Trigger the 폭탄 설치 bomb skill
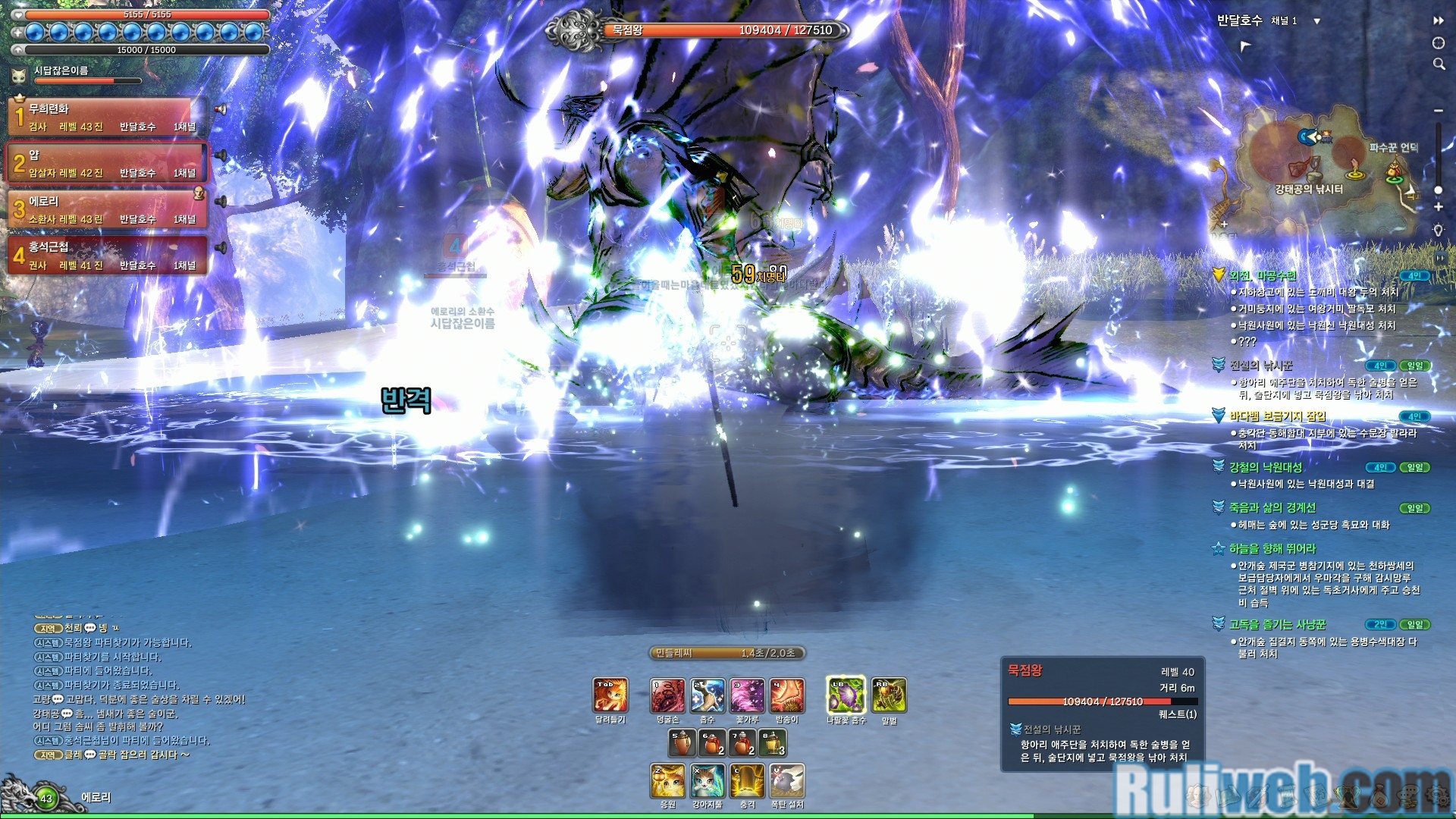1456x819 pixels. [787, 781]
